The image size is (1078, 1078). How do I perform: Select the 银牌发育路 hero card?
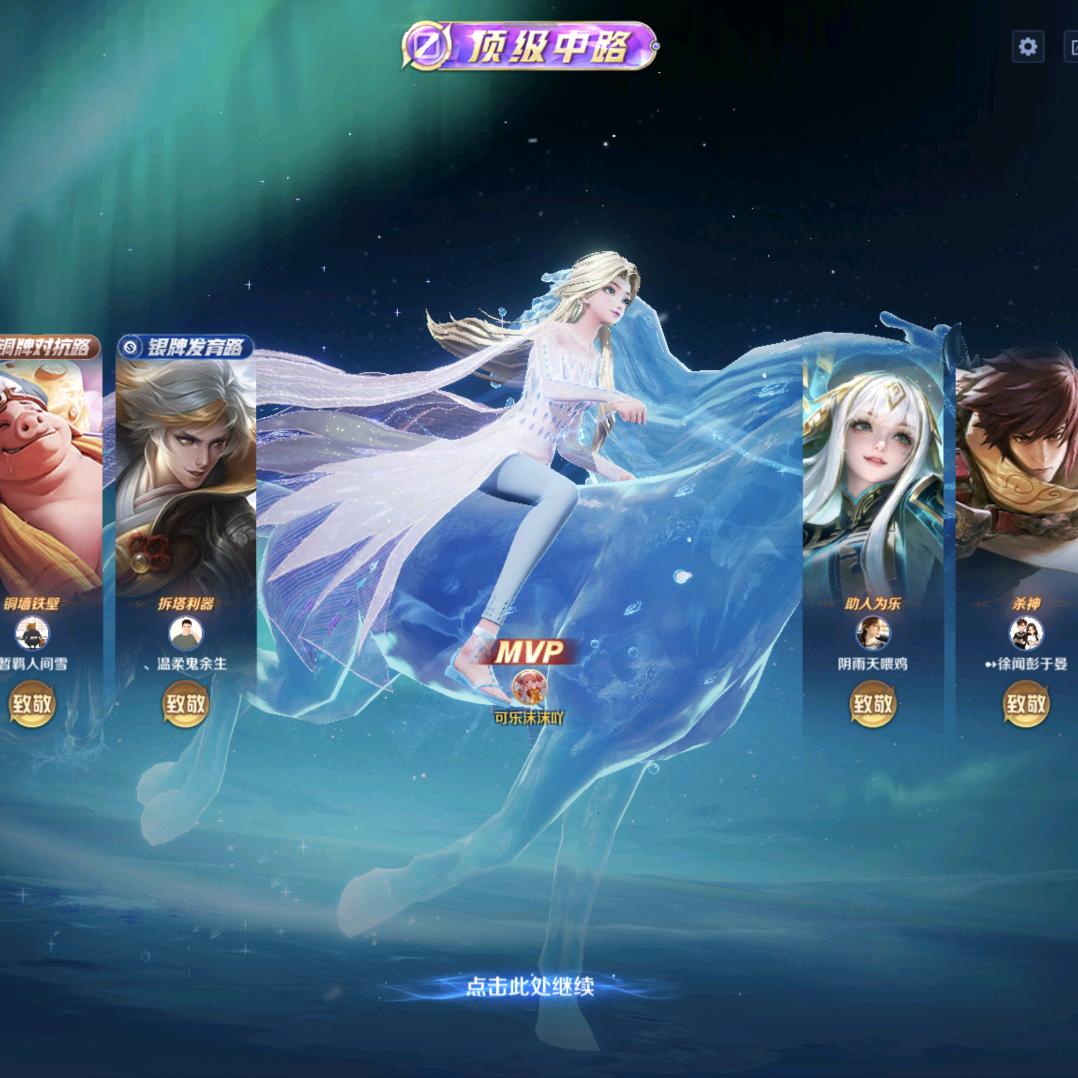(x=185, y=470)
